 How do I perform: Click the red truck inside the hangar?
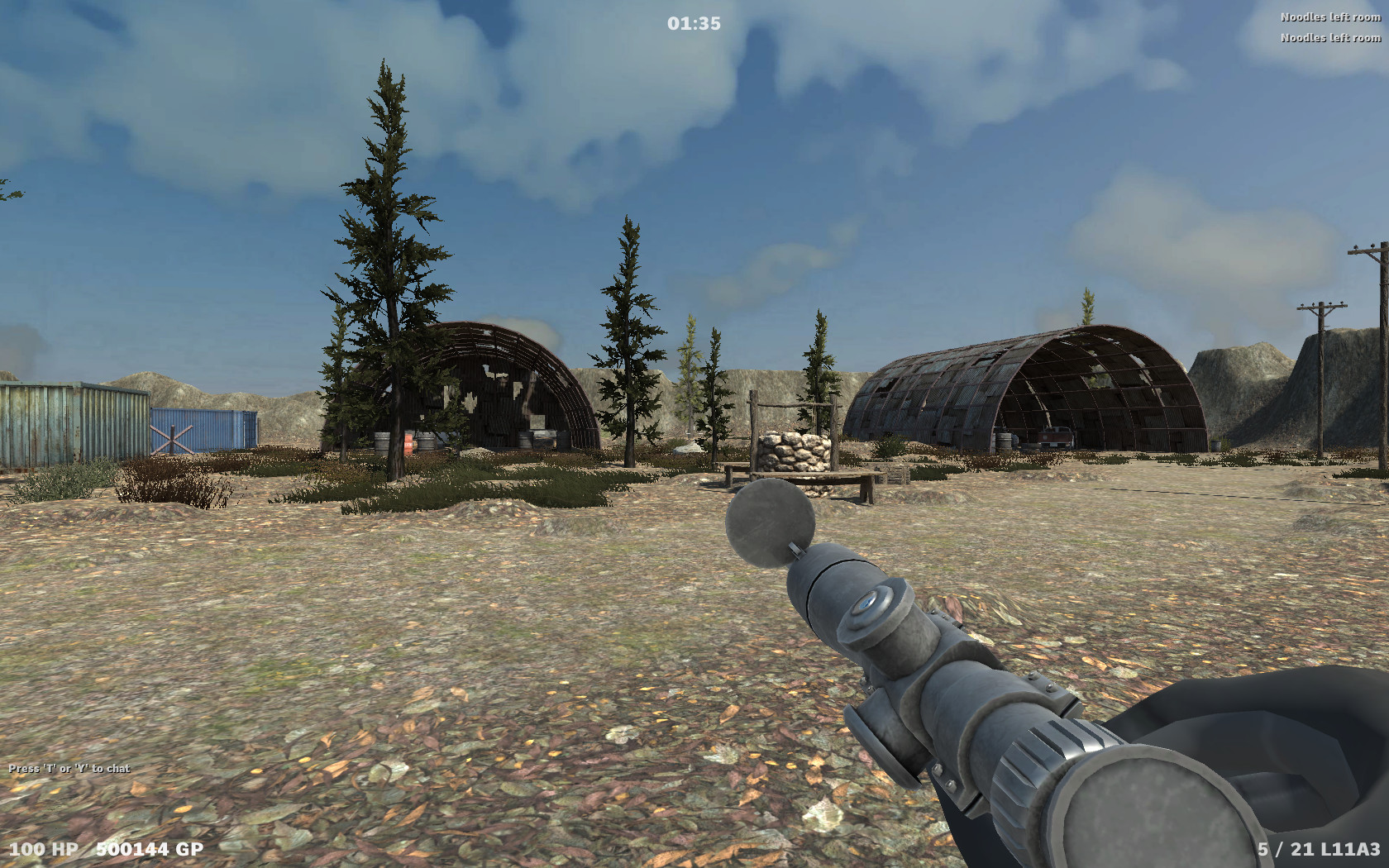coord(1054,436)
